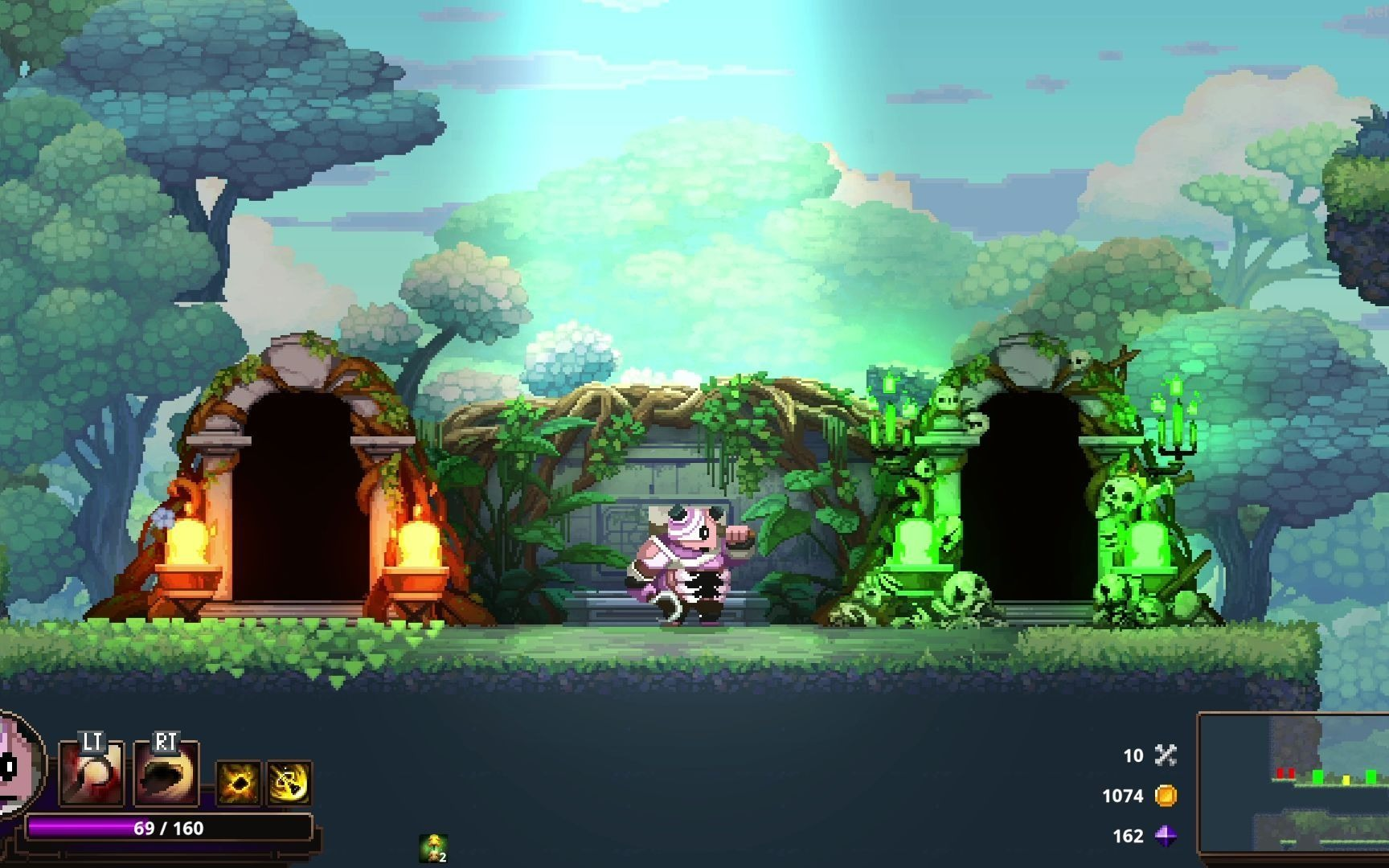Click the gold total reading 1074

[1124, 796]
